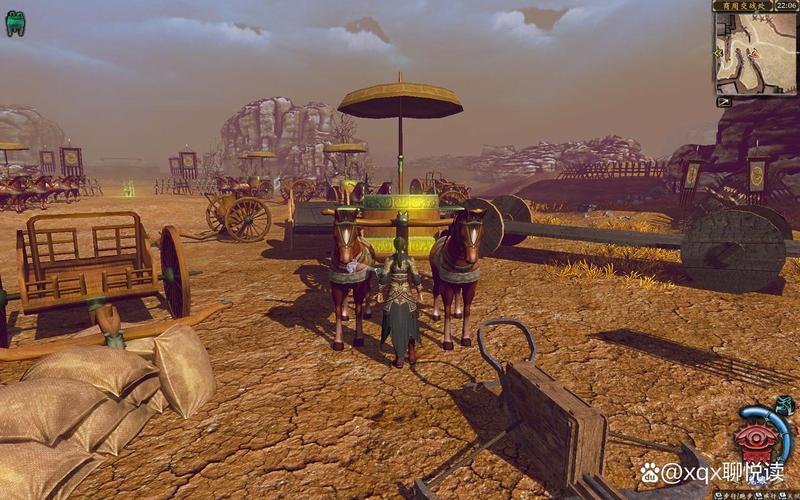This screenshot has height=500, width=800.
Task: Click the green bronze cauldron icon
Action: (15, 23)
